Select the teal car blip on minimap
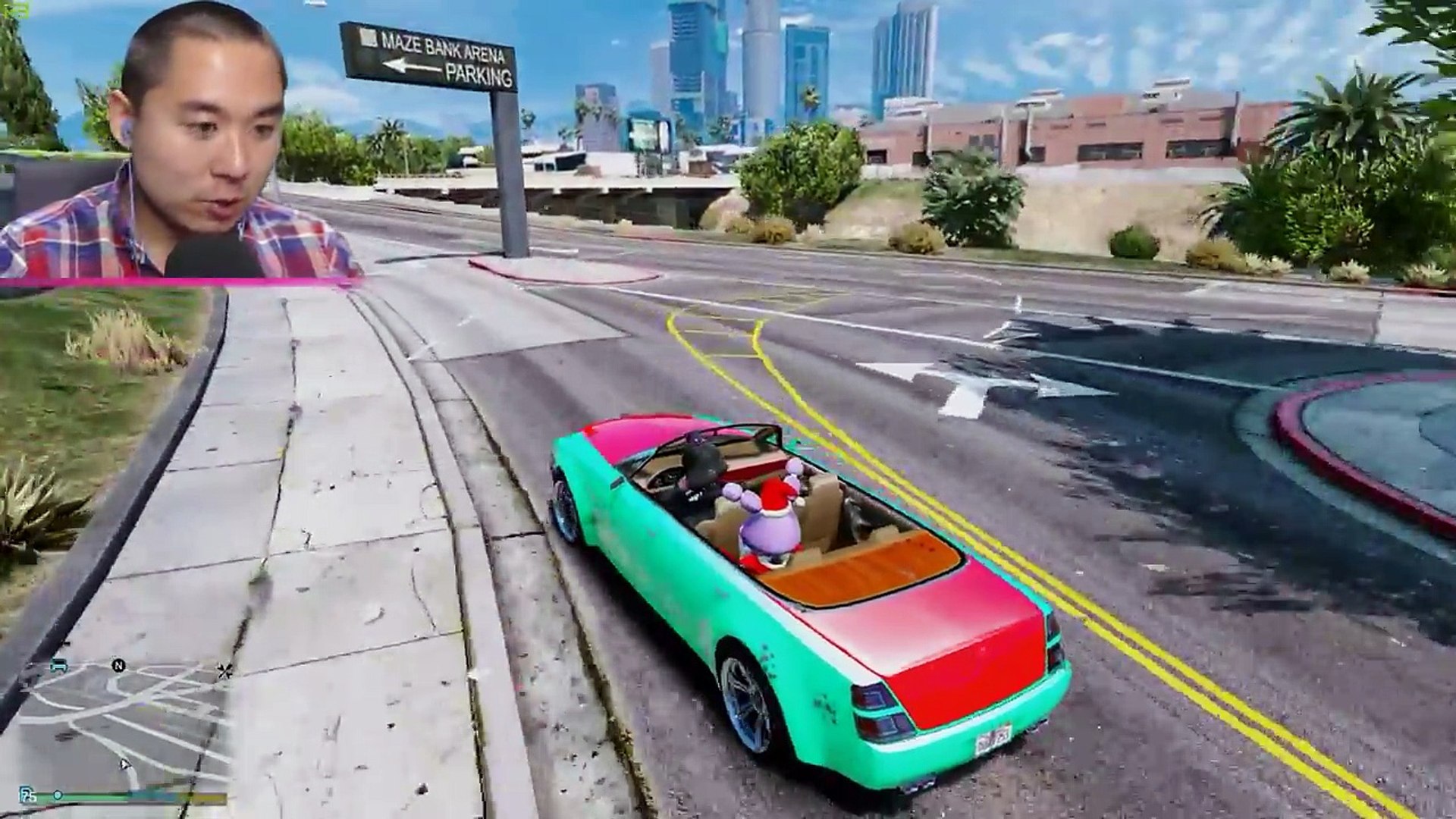Image resolution: width=1456 pixels, height=819 pixels. pos(58,665)
